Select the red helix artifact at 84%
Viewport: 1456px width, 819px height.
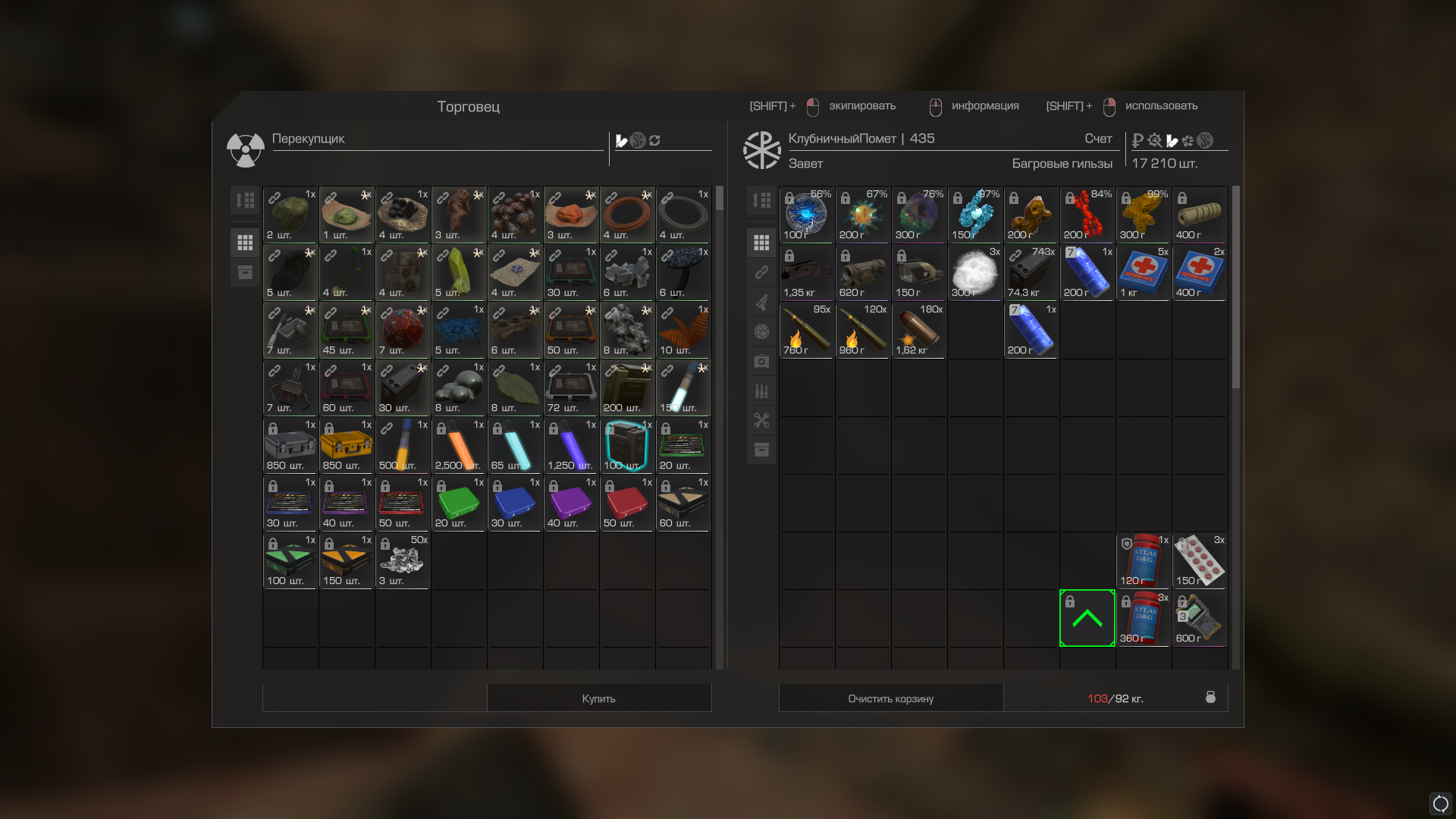click(x=1087, y=215)
